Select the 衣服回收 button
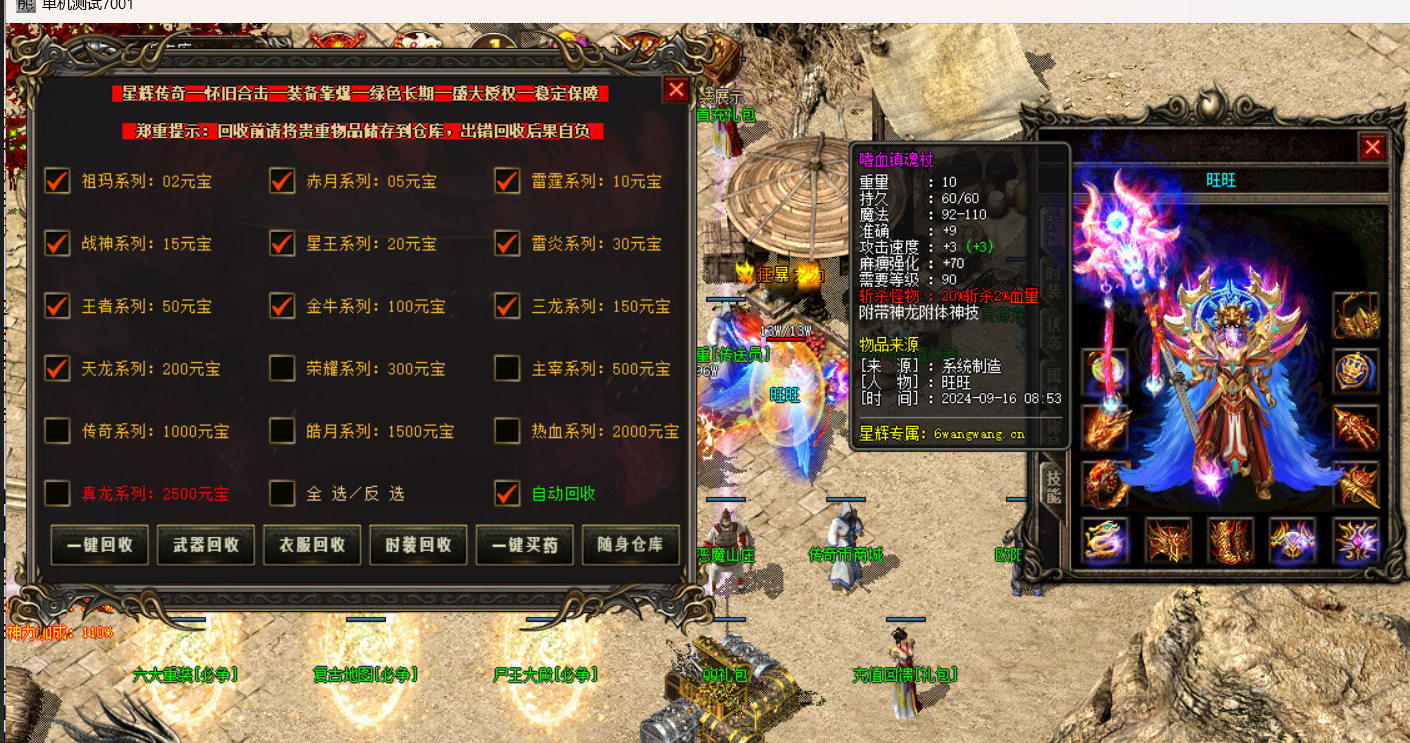Screen dimensions: 1410x743 pos(312,545)
